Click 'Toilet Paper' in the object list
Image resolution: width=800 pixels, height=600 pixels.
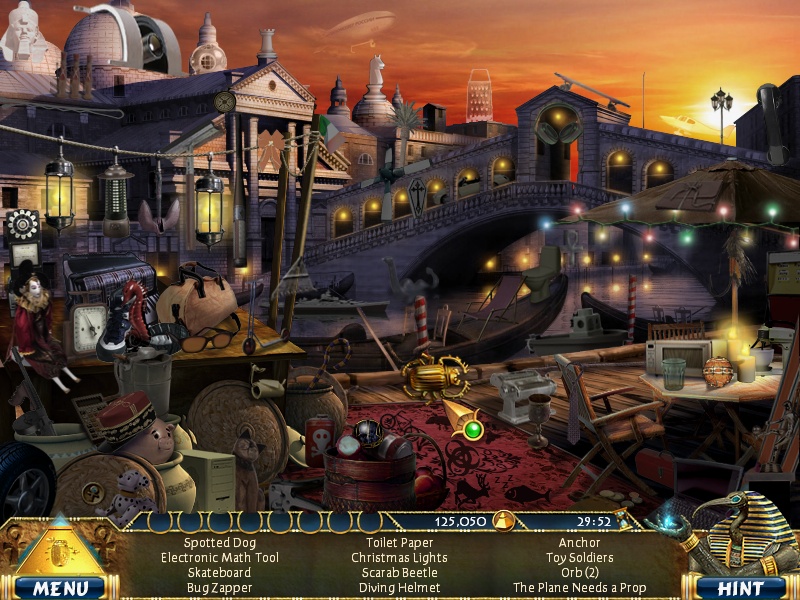point(399,543)
